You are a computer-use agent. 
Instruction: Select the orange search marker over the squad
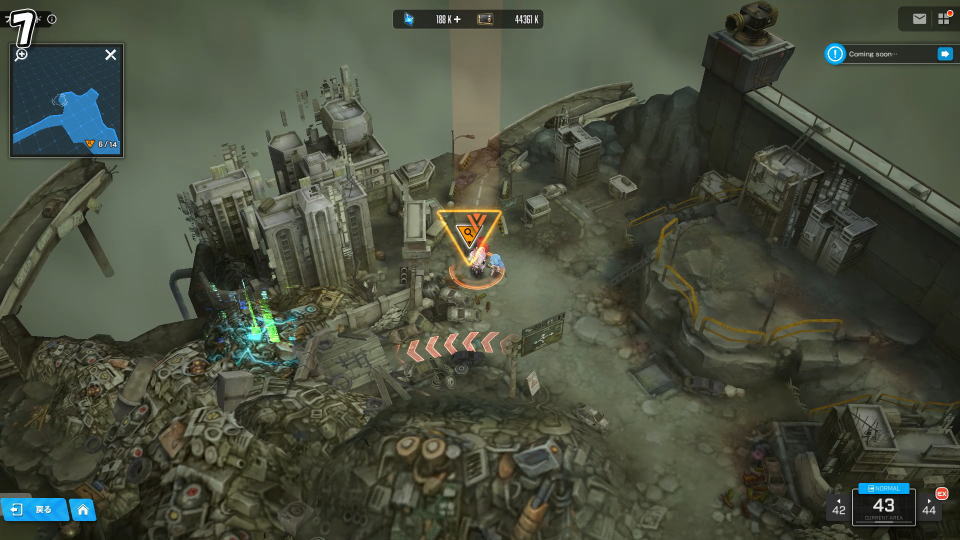coord(467,234)
